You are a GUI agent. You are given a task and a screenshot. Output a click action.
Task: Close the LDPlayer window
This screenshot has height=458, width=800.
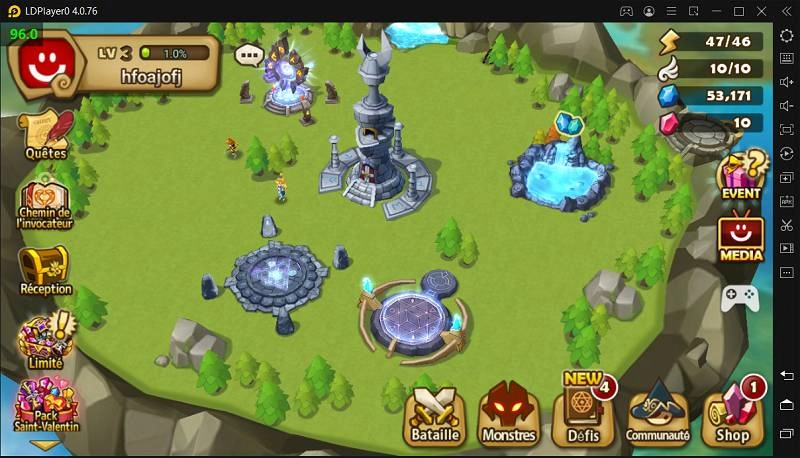point(764,11)
